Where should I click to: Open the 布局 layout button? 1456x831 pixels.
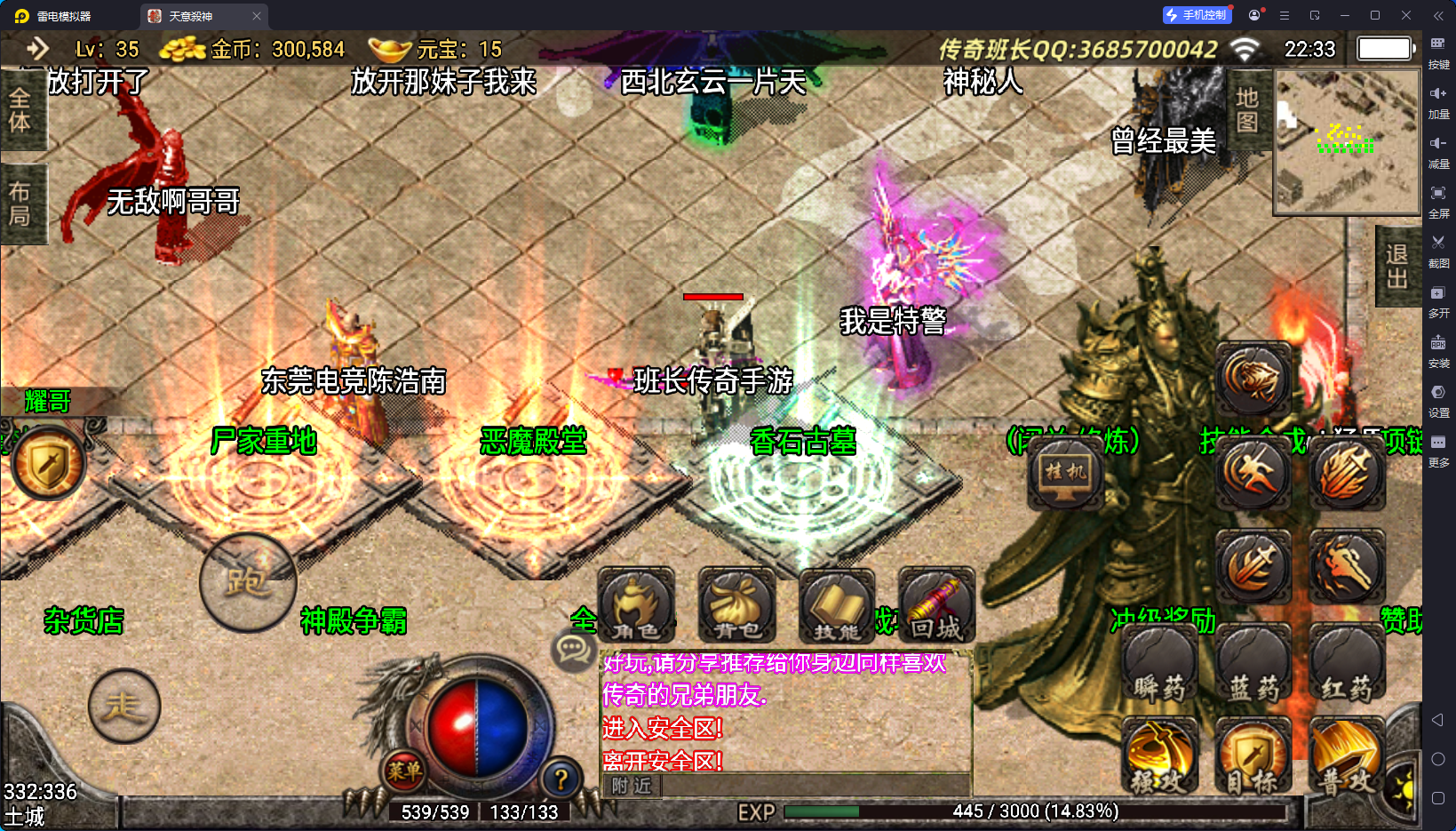[20, 204]
